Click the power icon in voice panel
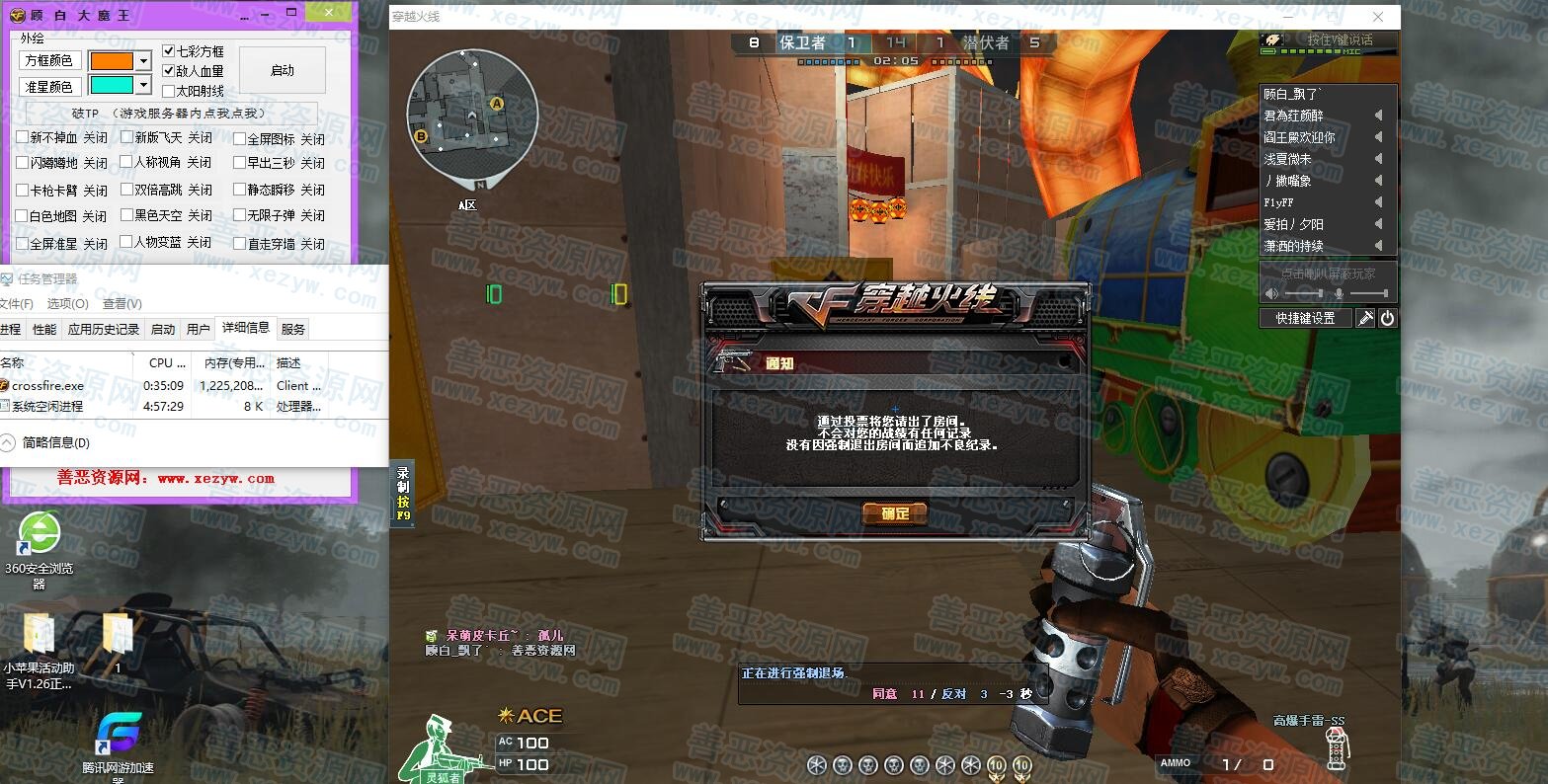This screenshot has width=1548, height=784. pos(1387,318)
